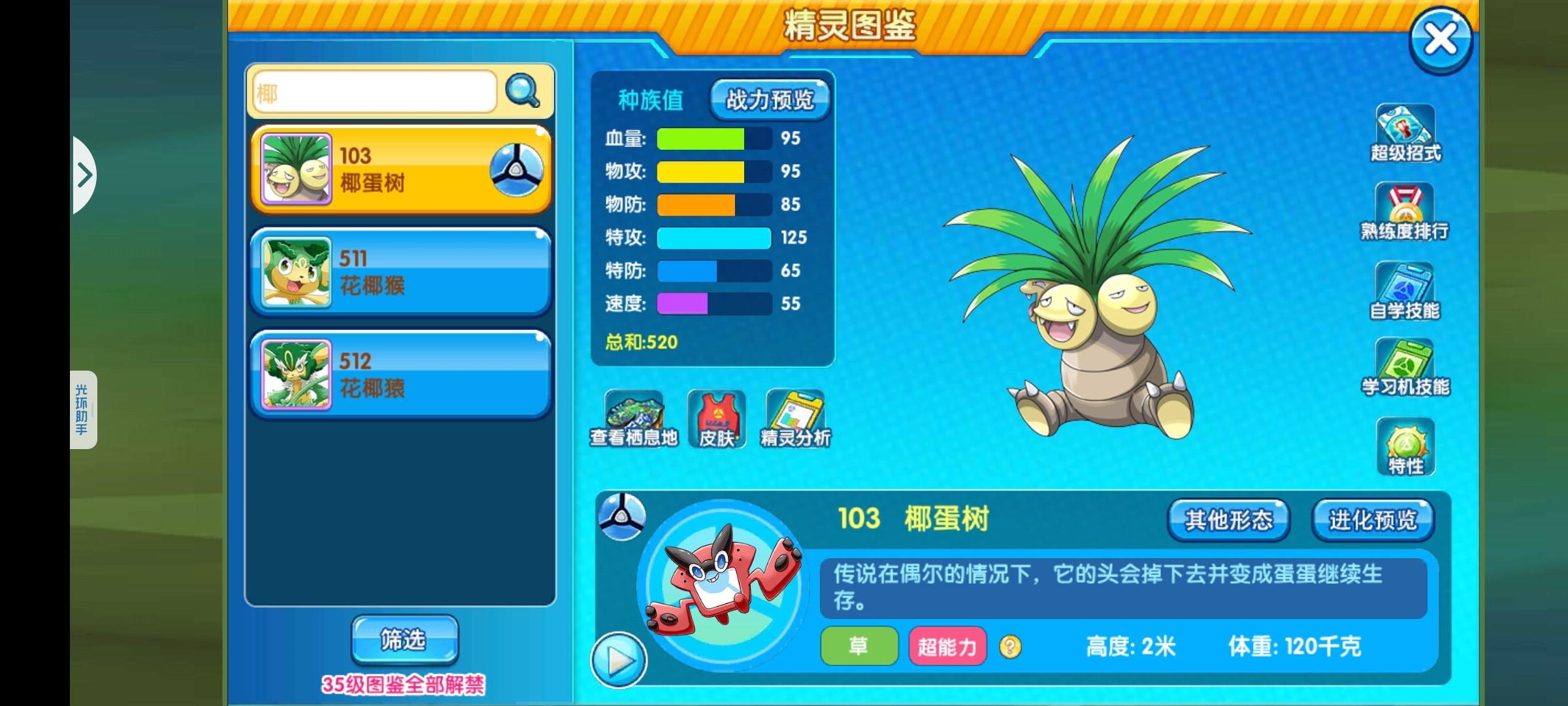Open 精灵分析 analysis

pos(795,420)
